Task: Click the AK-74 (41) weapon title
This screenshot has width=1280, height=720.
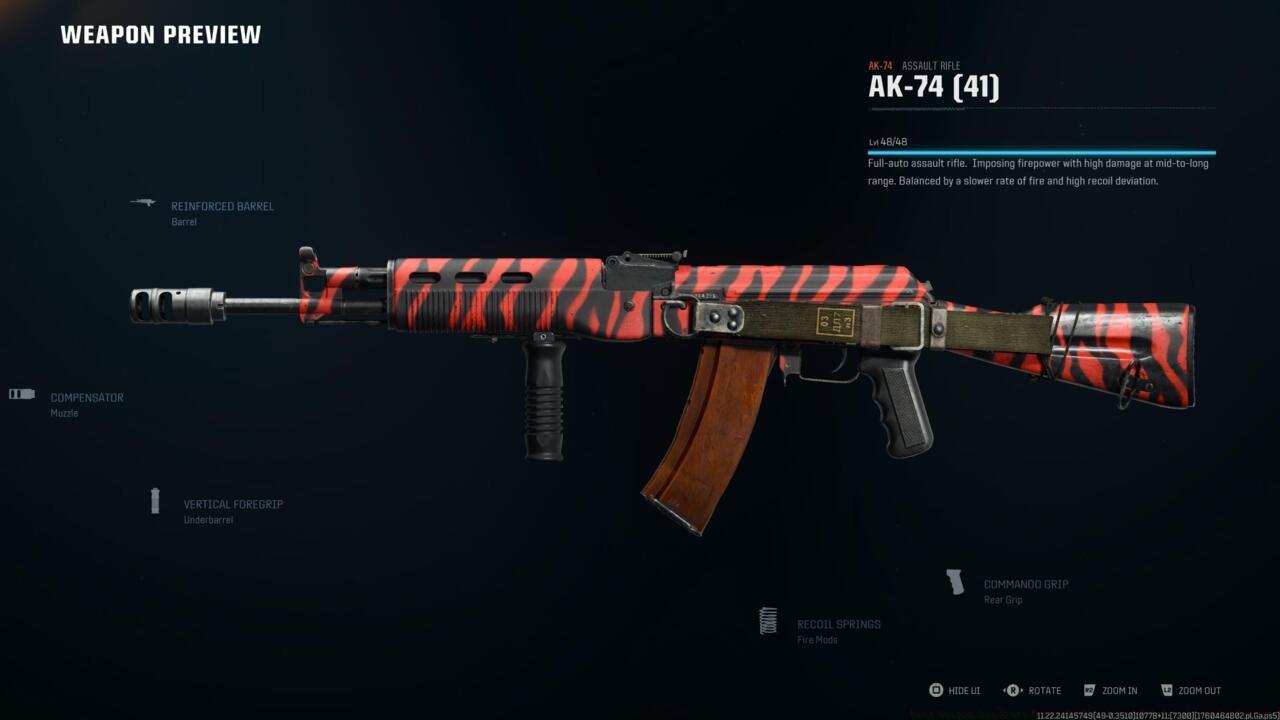Action: [935, 86]
